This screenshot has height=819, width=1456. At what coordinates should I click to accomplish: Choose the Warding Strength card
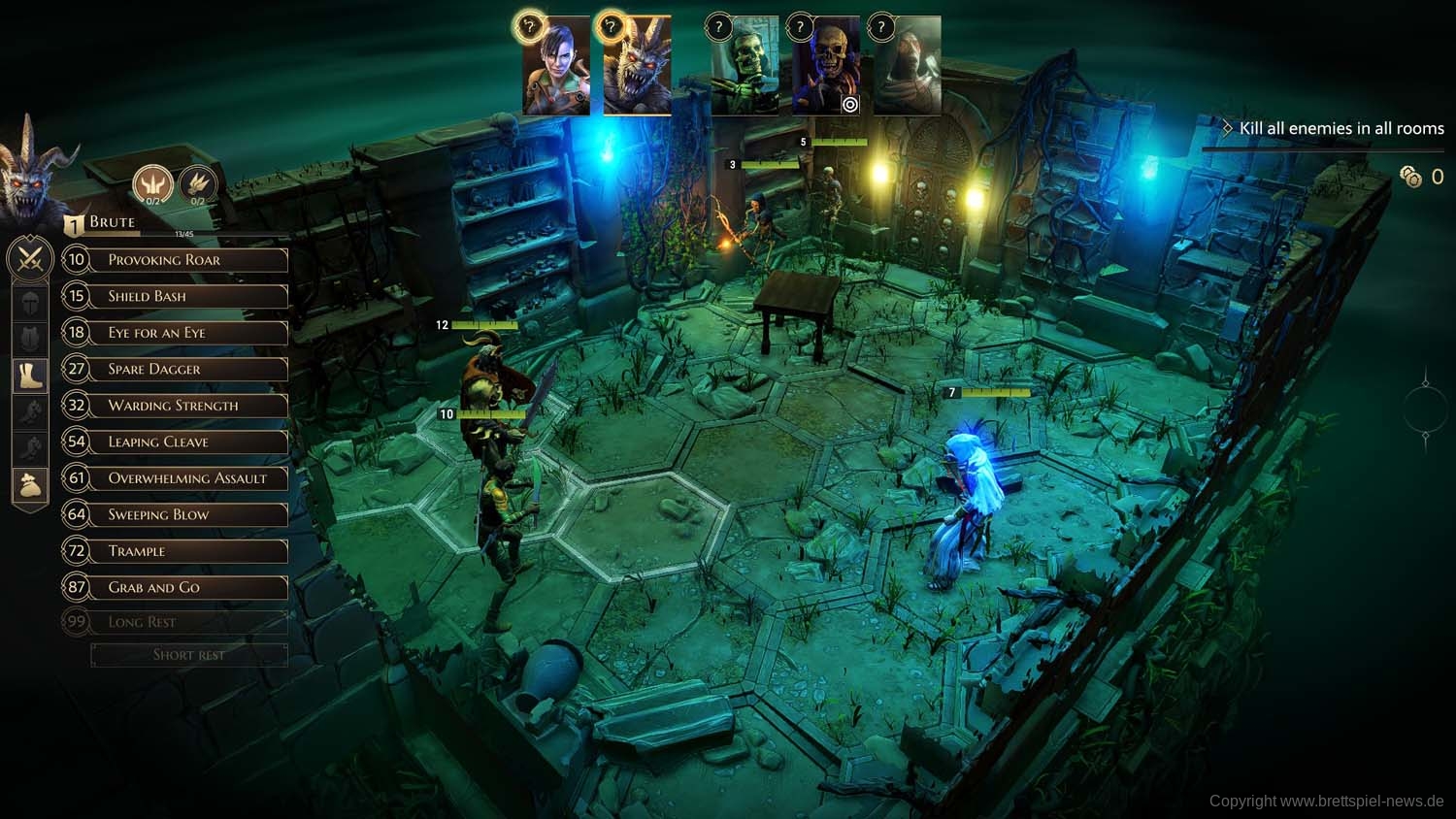pos(175,406)
